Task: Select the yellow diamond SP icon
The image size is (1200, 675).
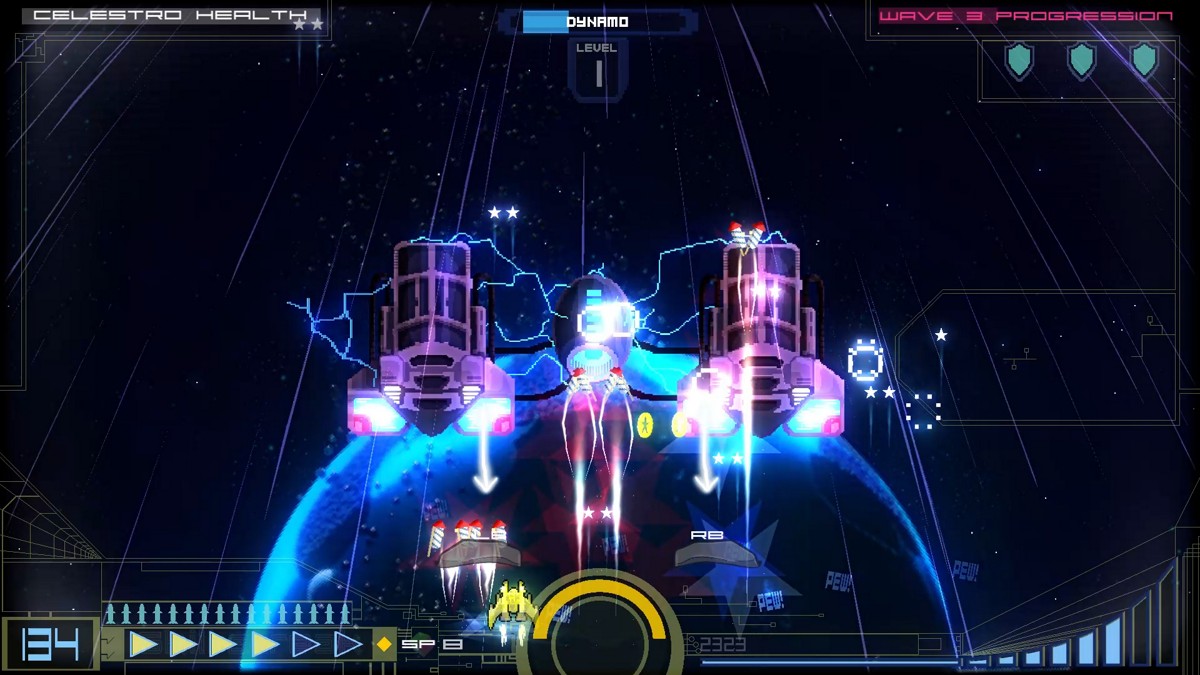Action: click(384, 645)
